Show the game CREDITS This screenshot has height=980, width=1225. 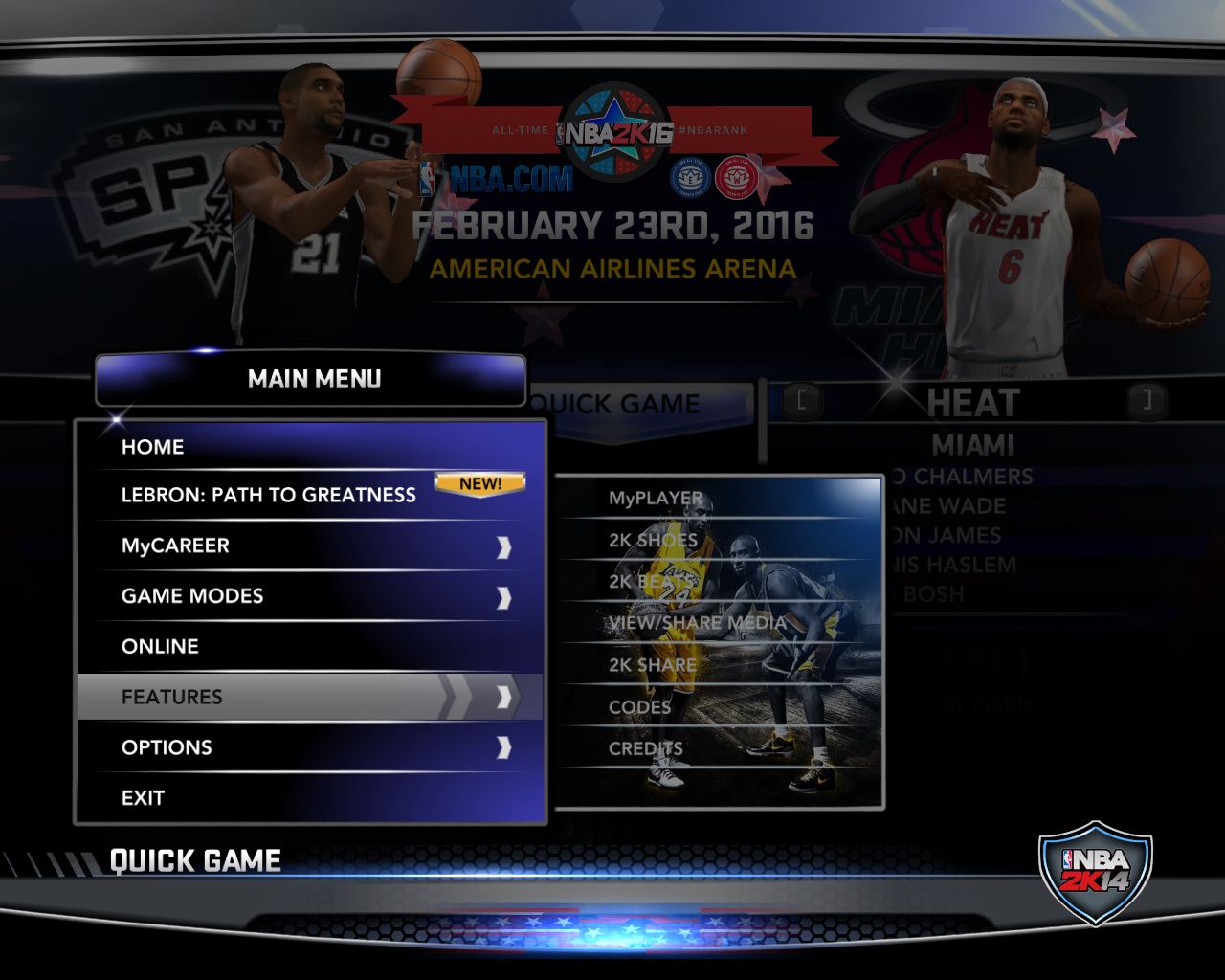(645, 748)
